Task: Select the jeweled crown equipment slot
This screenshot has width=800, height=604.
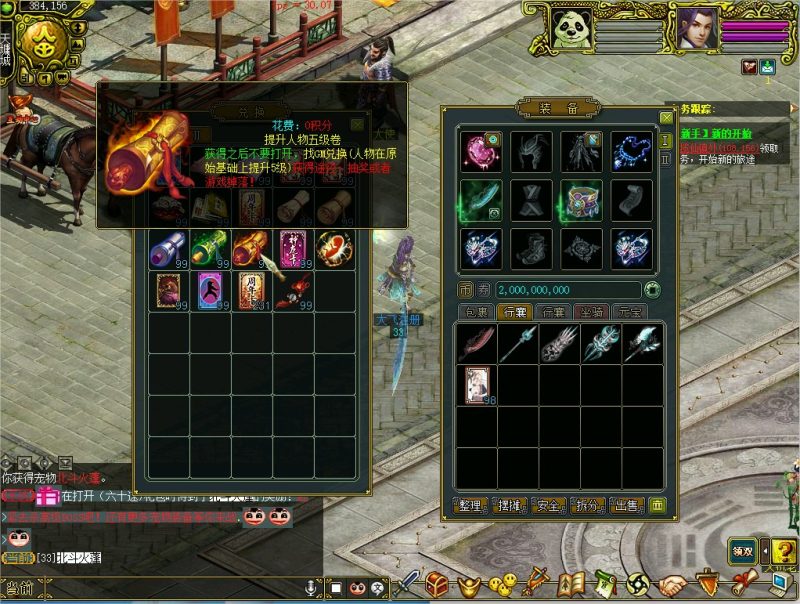Action: click(582, 200)
